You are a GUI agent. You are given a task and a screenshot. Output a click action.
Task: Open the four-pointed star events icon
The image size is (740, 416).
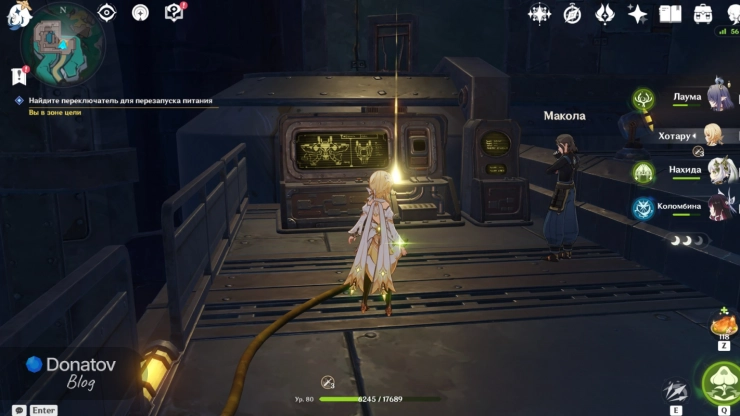[540, 13]
